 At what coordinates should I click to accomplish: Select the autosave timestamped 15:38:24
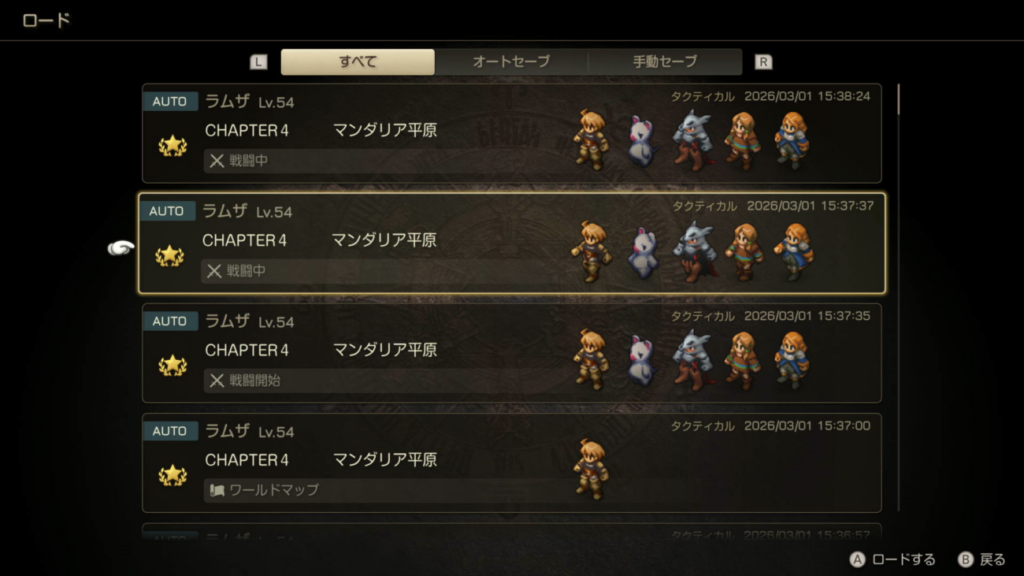511,133
